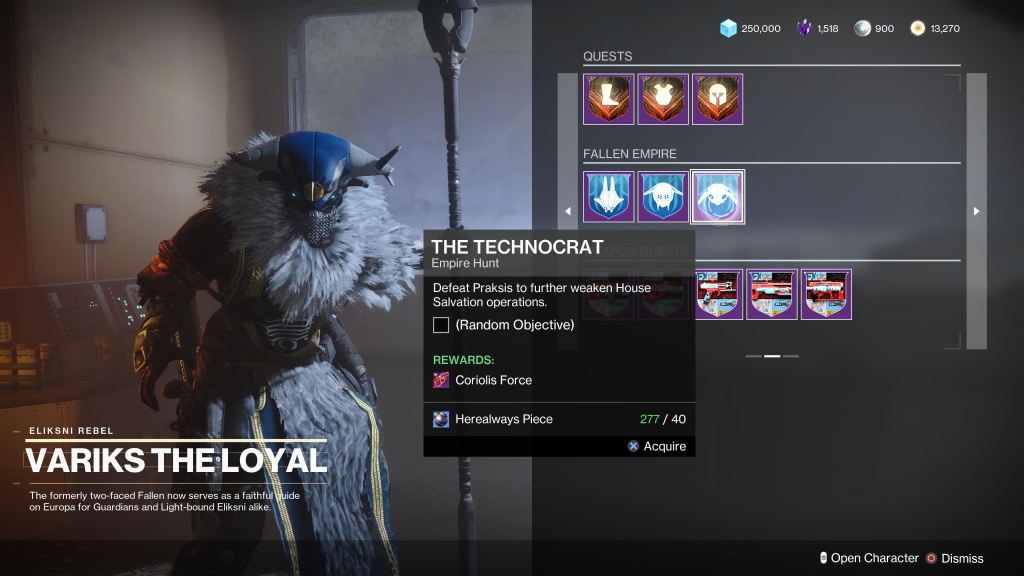
Task: Go to the next vendor page arrow
Action: [976, 211]
